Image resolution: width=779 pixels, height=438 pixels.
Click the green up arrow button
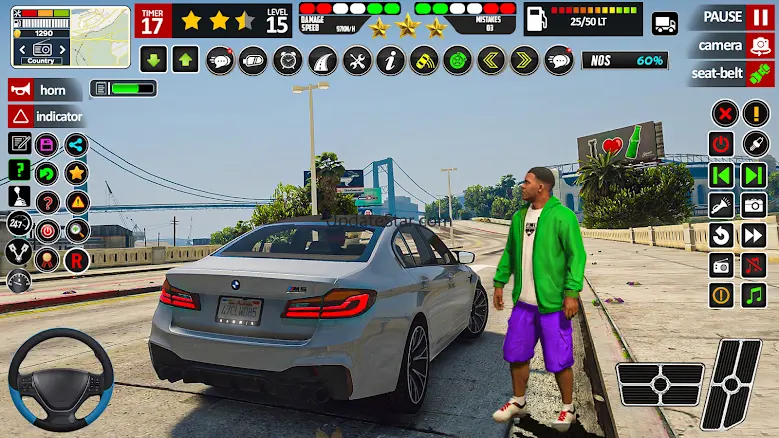click(185, 60)
